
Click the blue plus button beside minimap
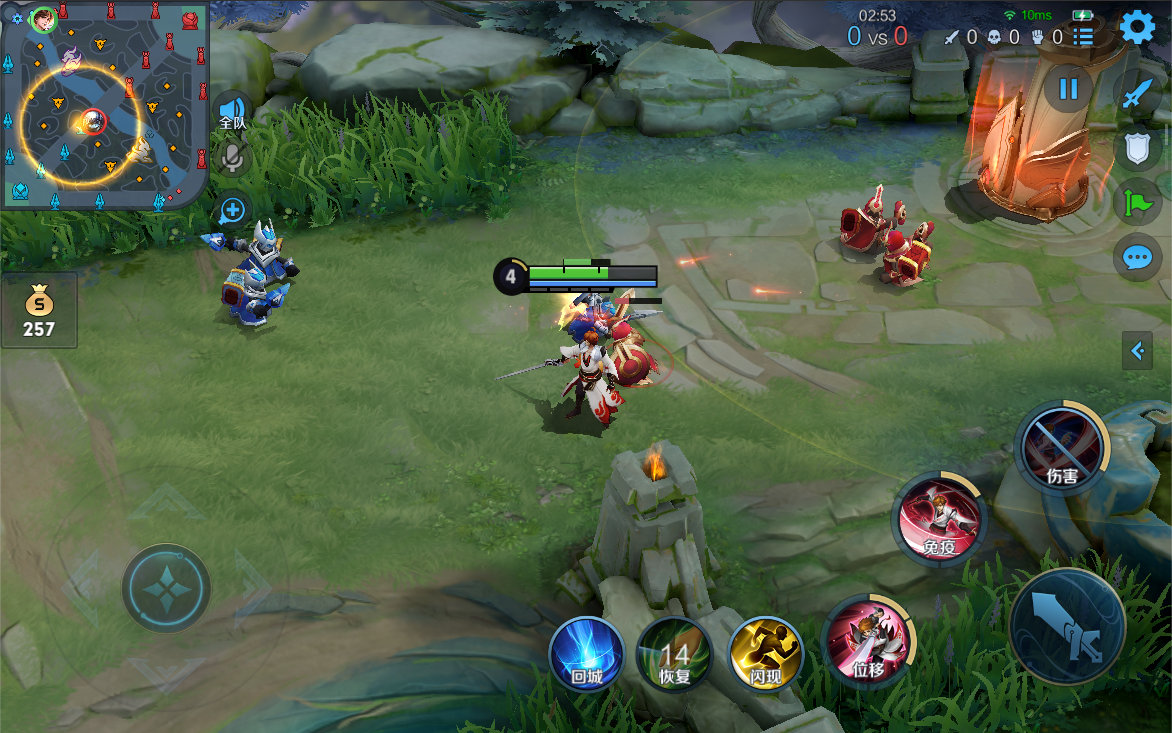point(232,210)
